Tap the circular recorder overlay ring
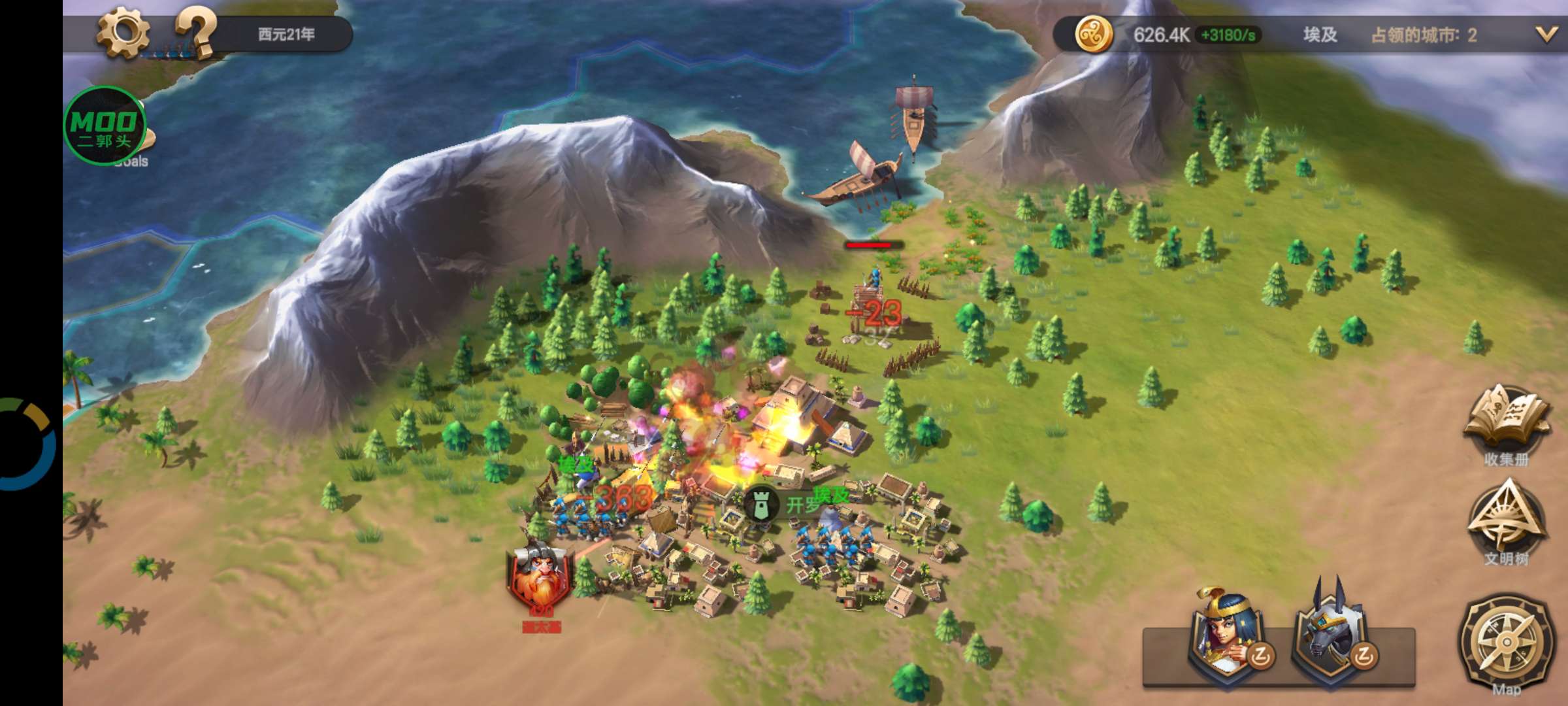The width and height of the screenshot is (1568, 706). tap(26, 445)
